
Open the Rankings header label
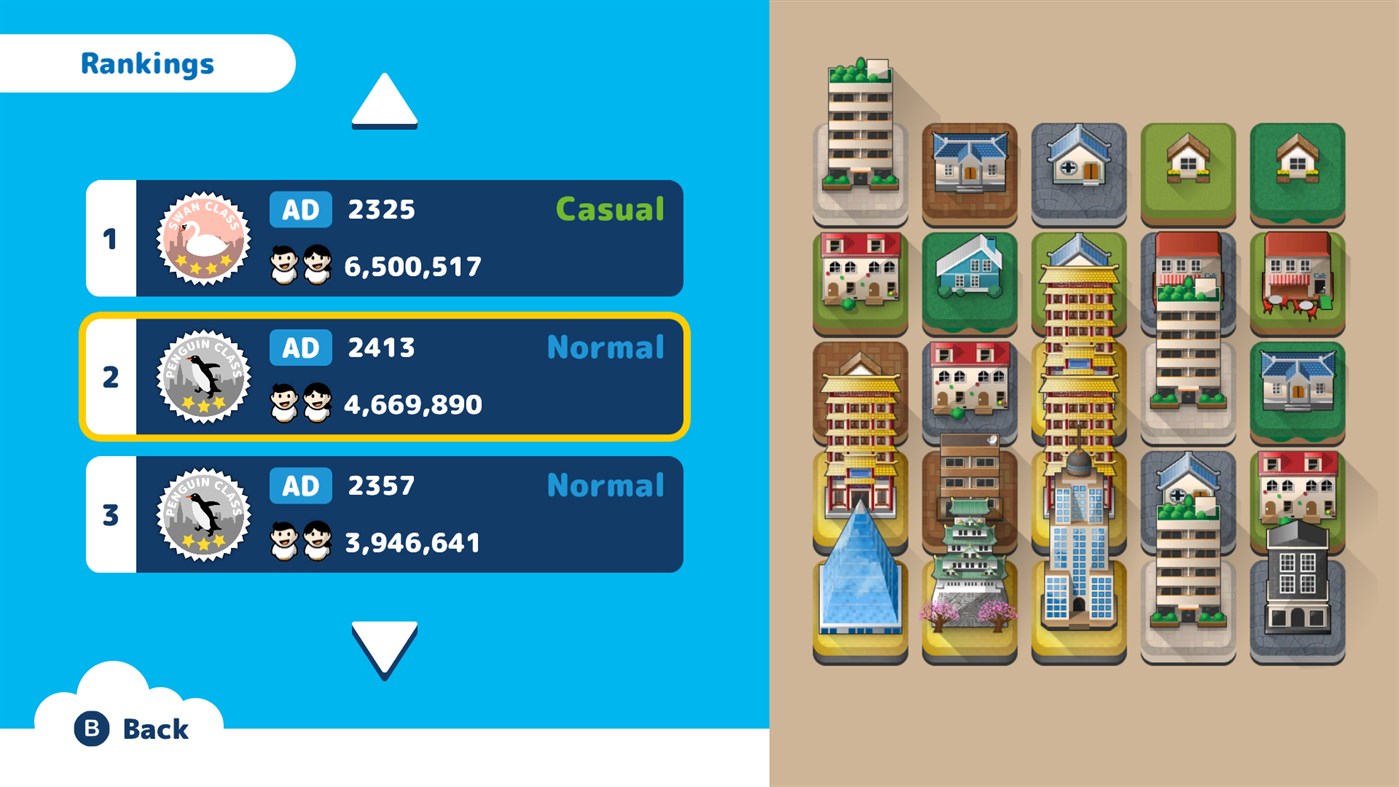tap(146, 62)
